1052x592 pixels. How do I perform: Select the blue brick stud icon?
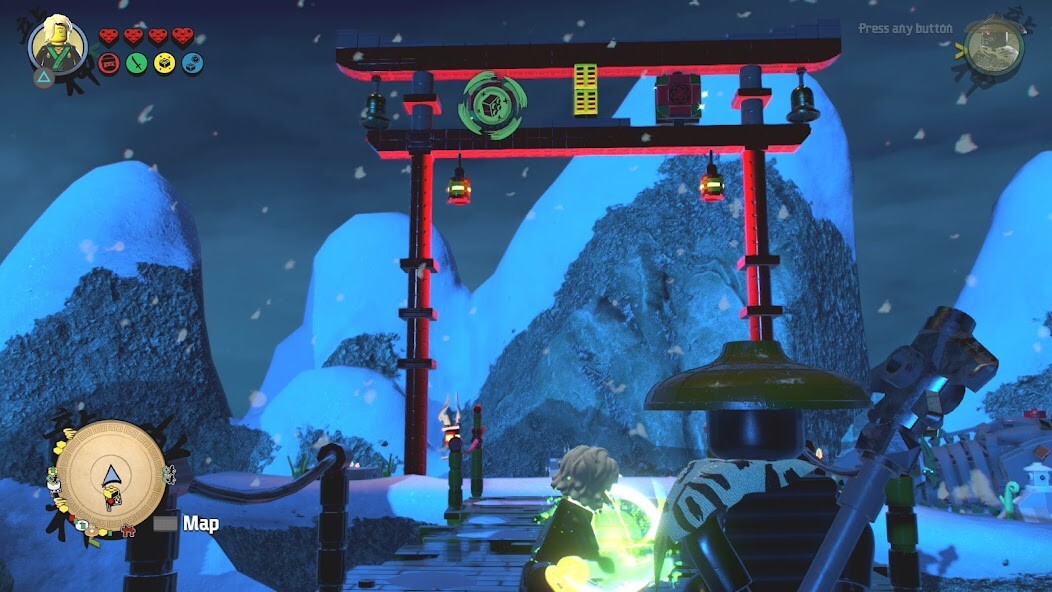[192, 64]
